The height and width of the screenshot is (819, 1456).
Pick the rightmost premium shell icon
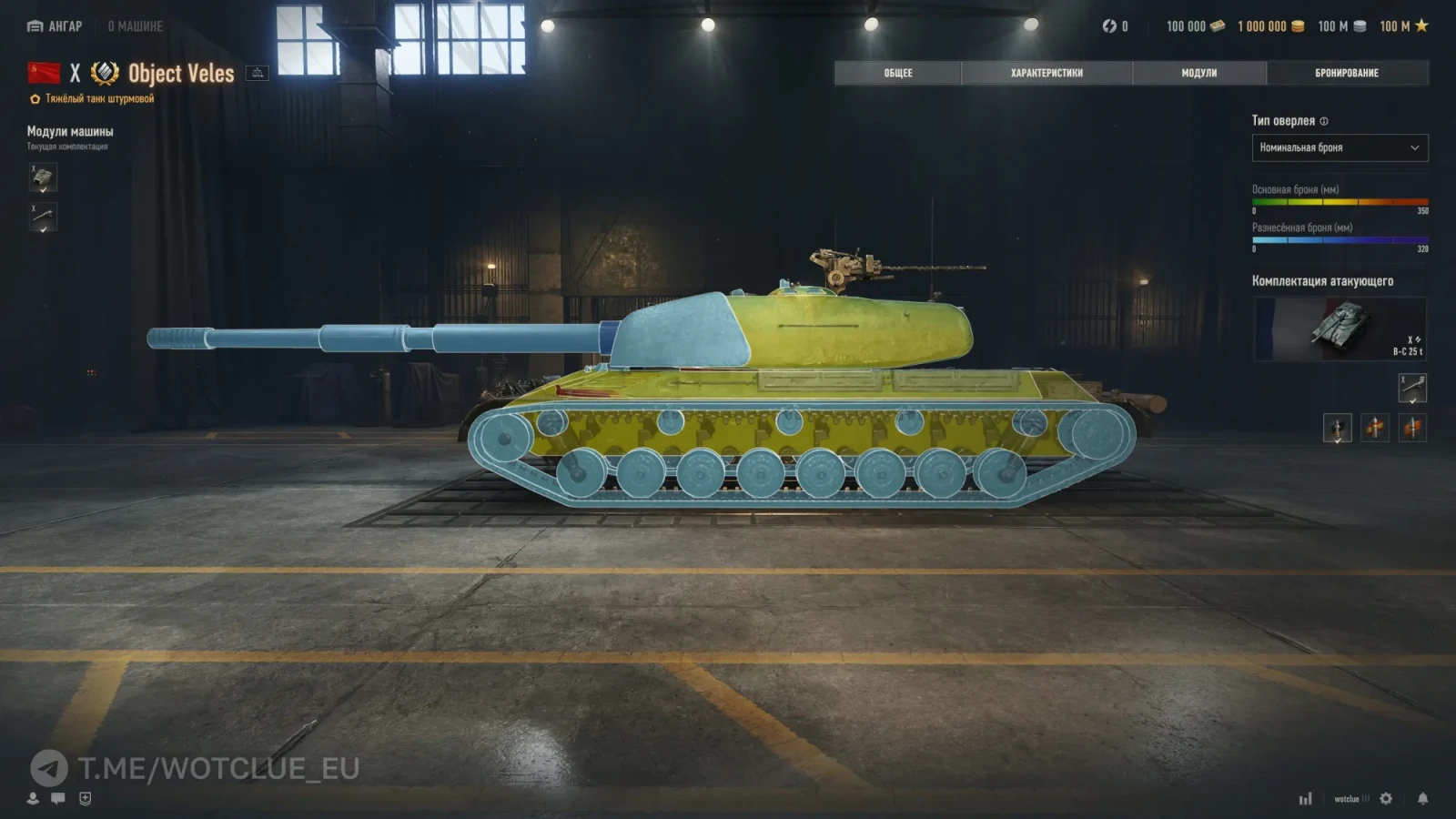[1413, 428]
